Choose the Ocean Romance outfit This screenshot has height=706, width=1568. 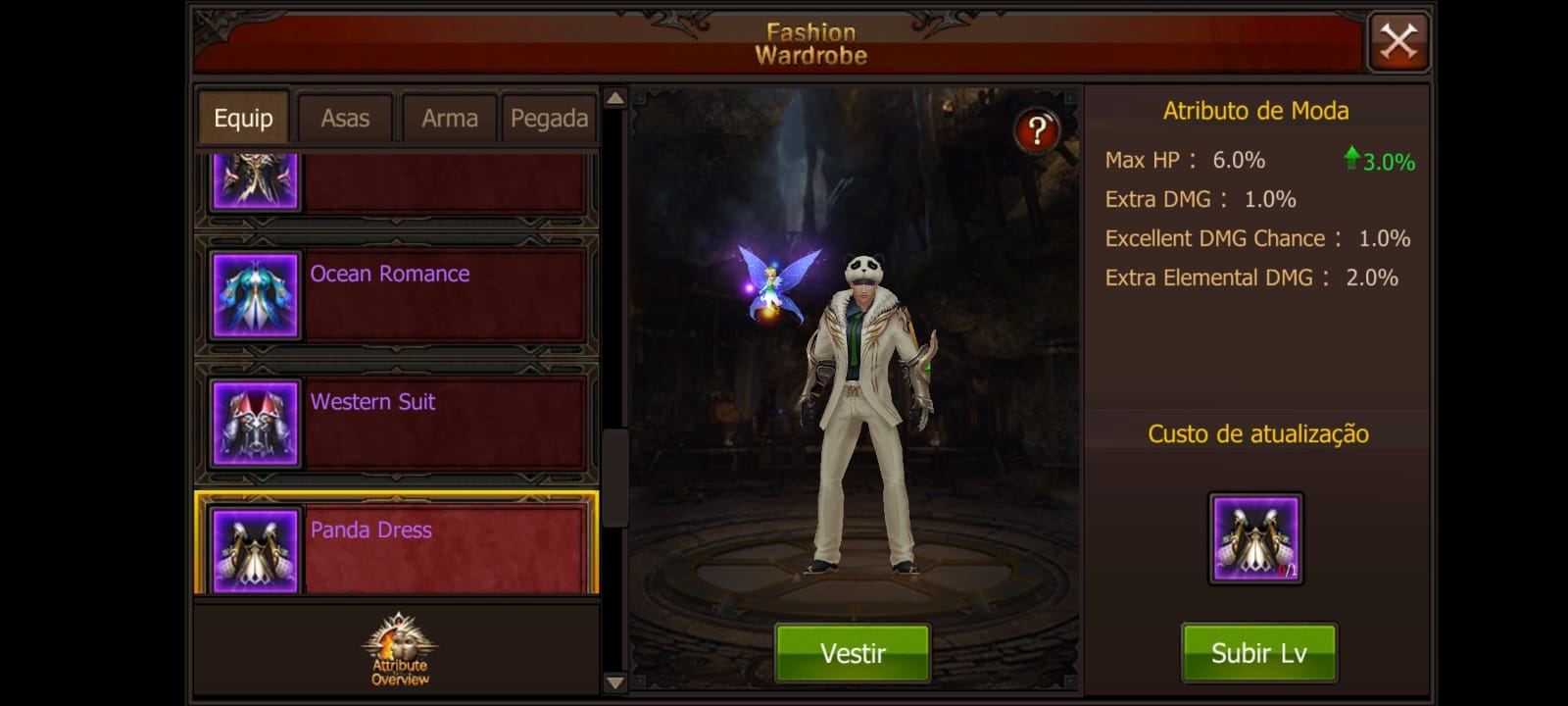pyautogui.click(x=397, y=294)
